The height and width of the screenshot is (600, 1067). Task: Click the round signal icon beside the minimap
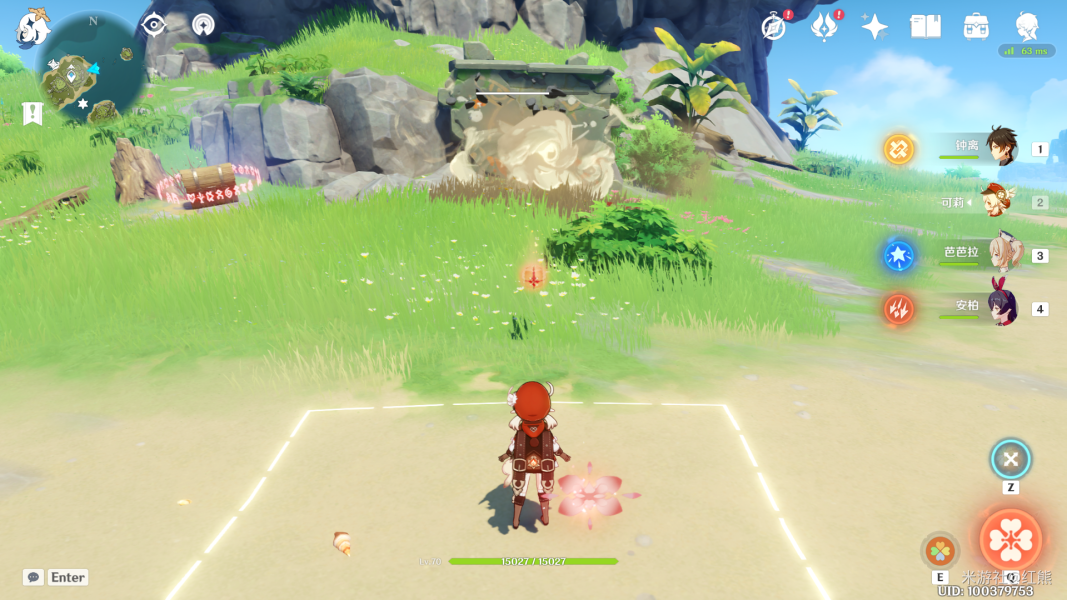(x=203, y=25)
